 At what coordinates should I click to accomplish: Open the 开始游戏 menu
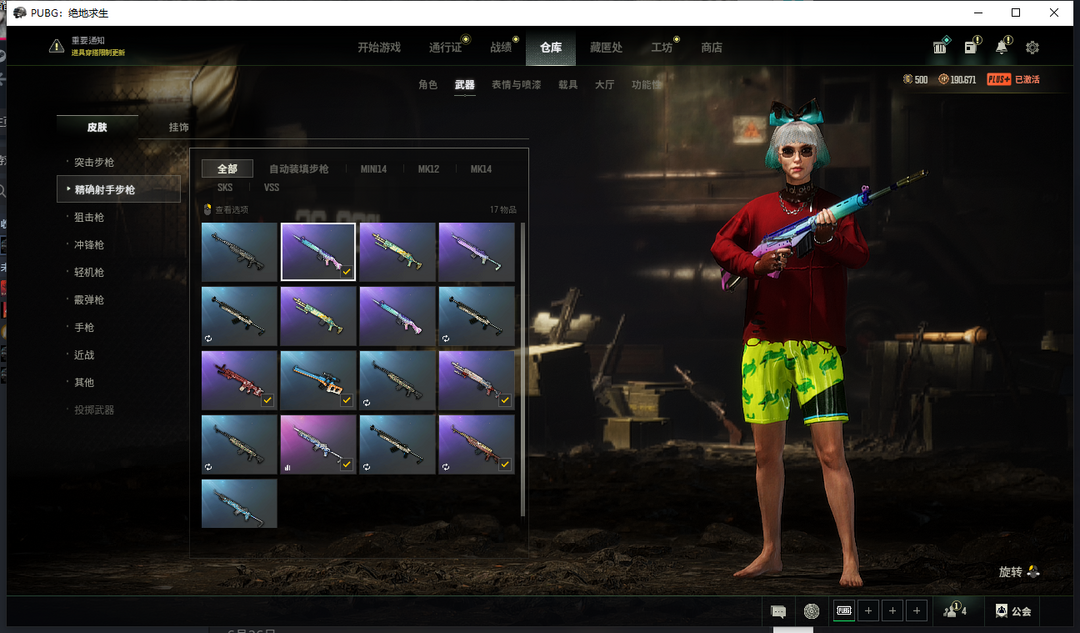click(x=379, y=47)
